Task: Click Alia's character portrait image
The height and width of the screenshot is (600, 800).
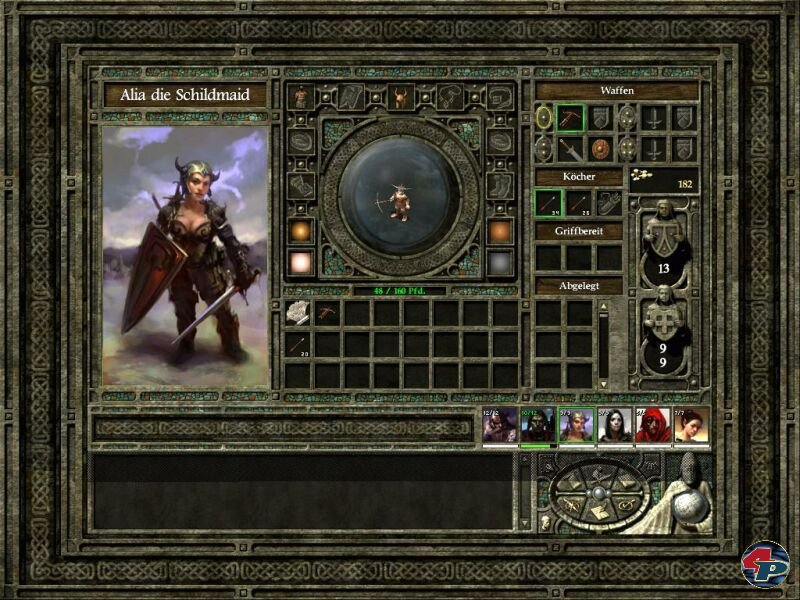Action: tap(186, 256)
